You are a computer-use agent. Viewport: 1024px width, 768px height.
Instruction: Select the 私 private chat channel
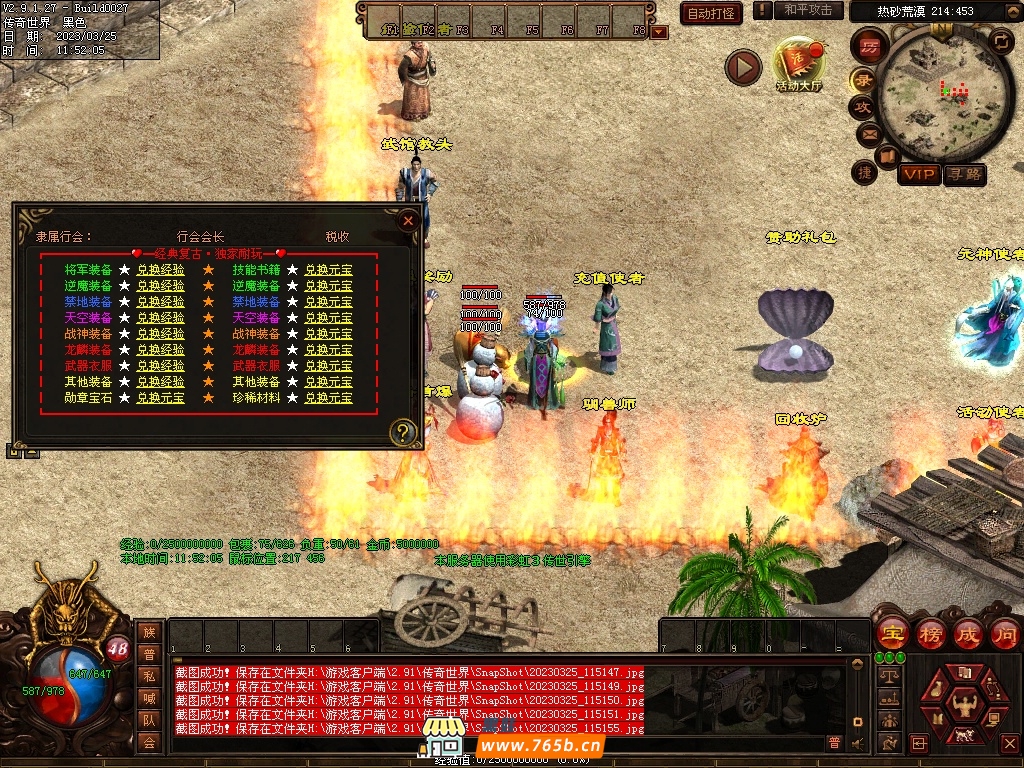(x=149, y=675)
